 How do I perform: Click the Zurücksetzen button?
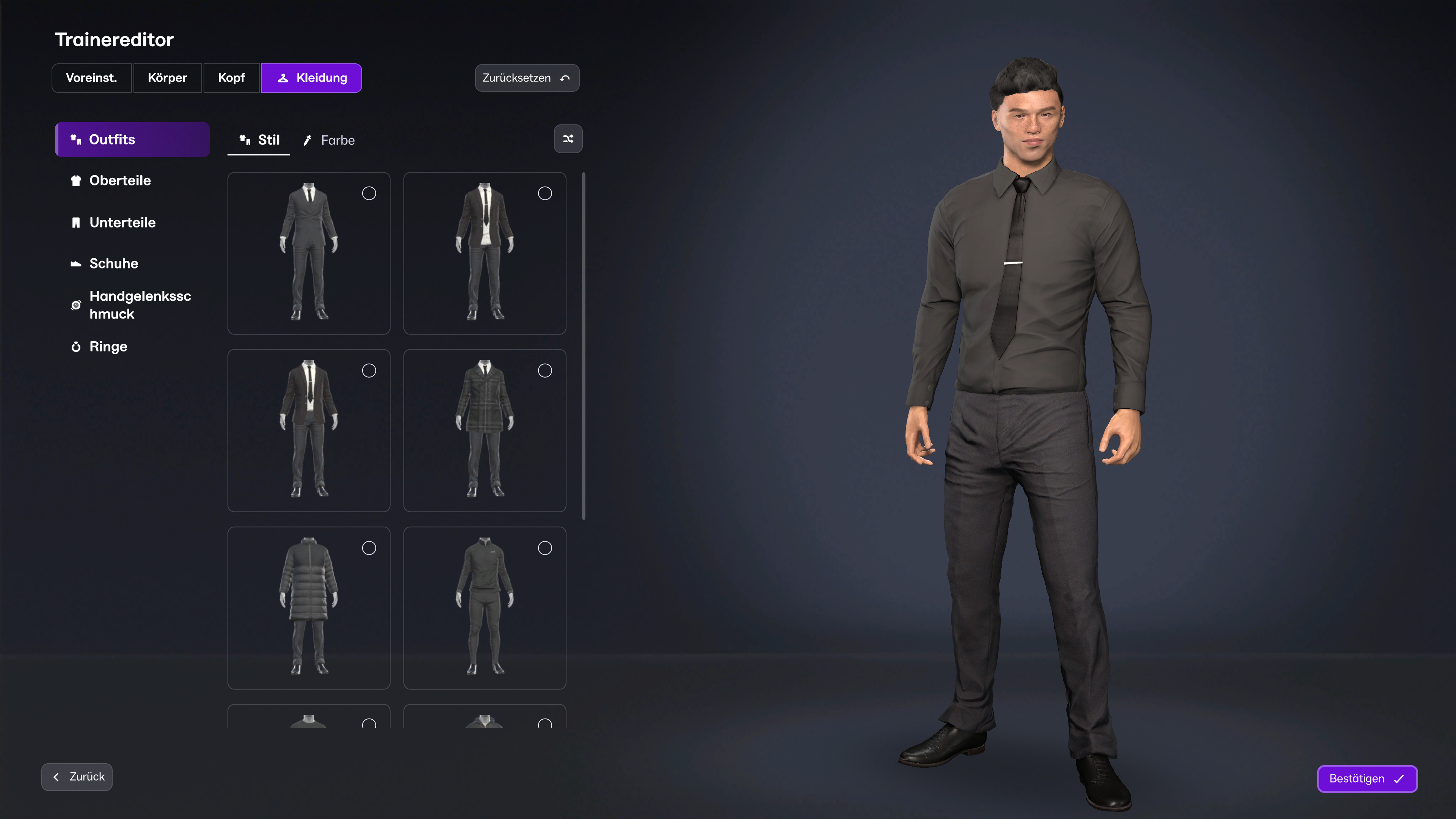click(526, 78)
